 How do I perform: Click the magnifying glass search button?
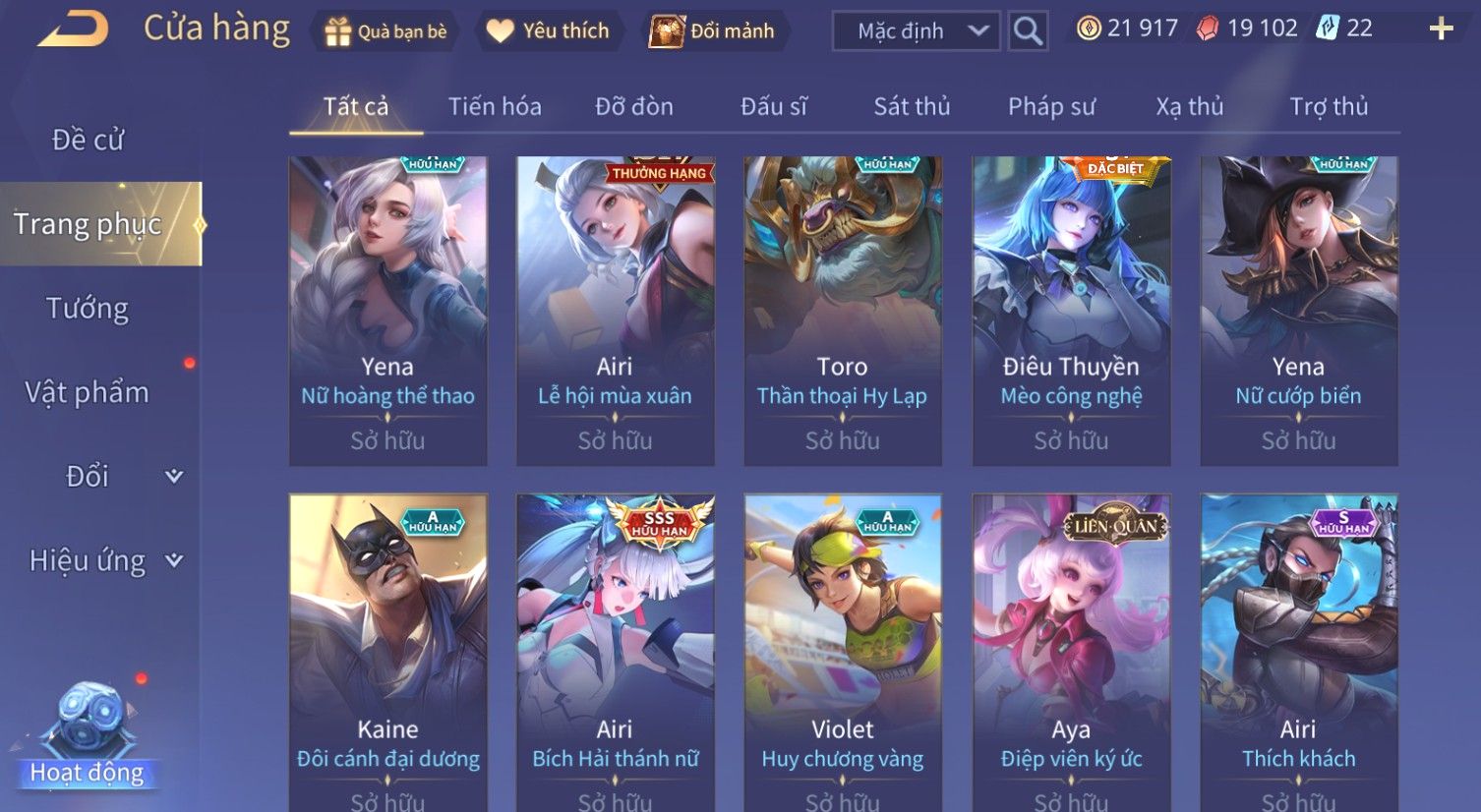[1028, 31]
